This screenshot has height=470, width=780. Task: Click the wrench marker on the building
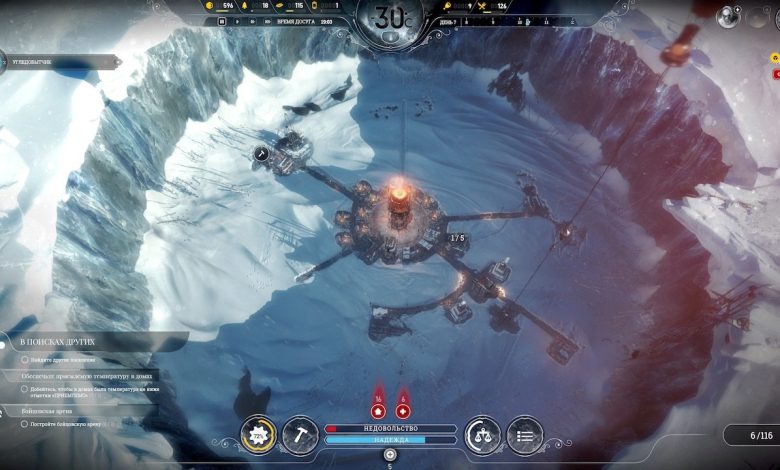coord(262,153)
